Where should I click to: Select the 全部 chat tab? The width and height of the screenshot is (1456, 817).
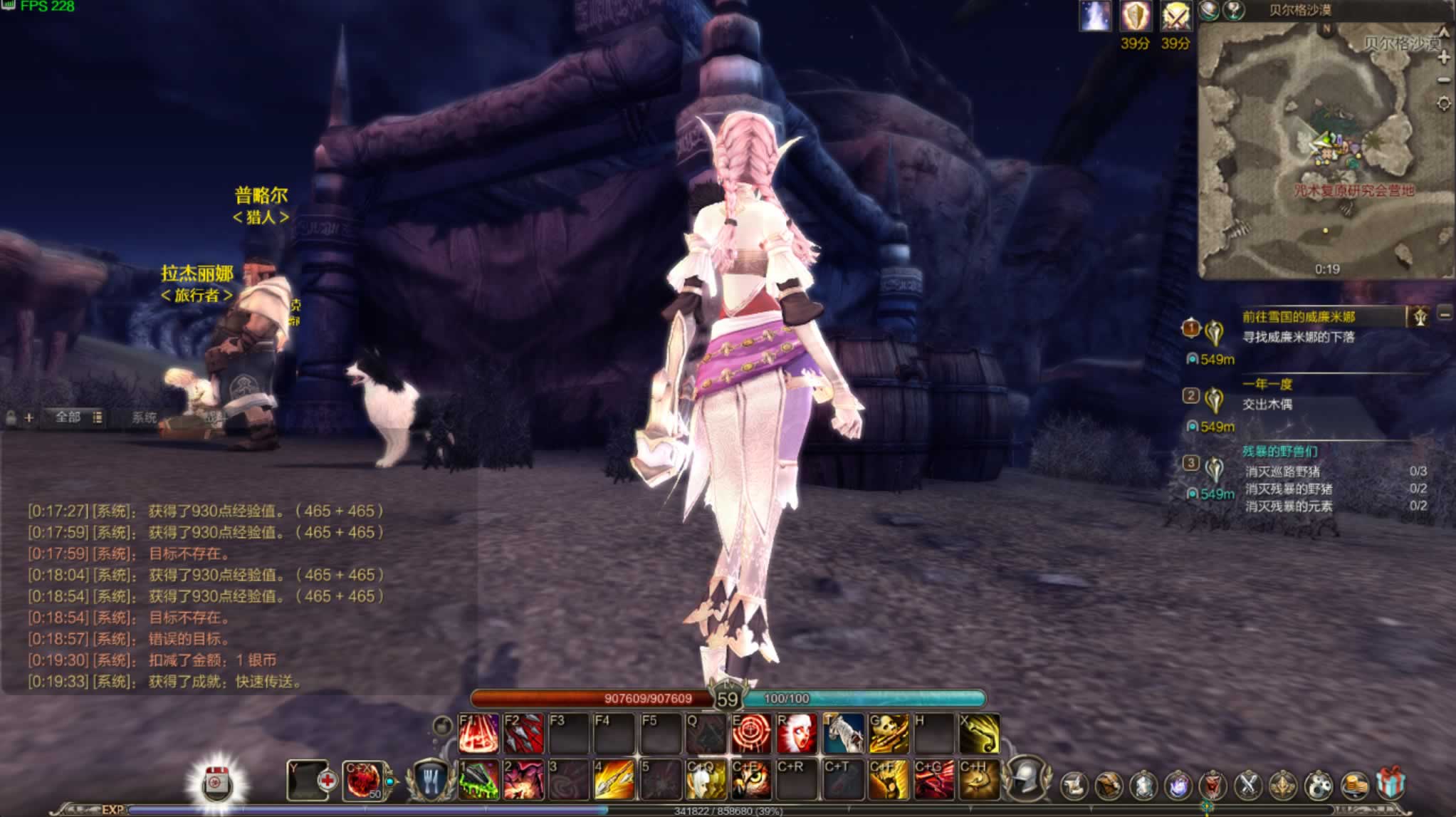[68, 417]
